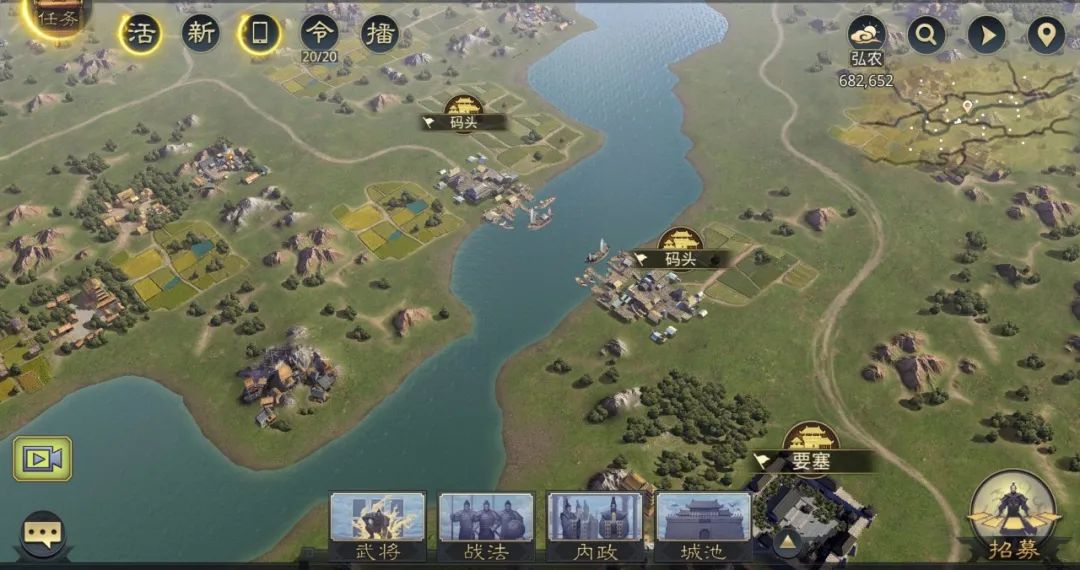The image size is (1080, 570).
Task: Open the phone-shaped icon
Action: pos(260,33)
